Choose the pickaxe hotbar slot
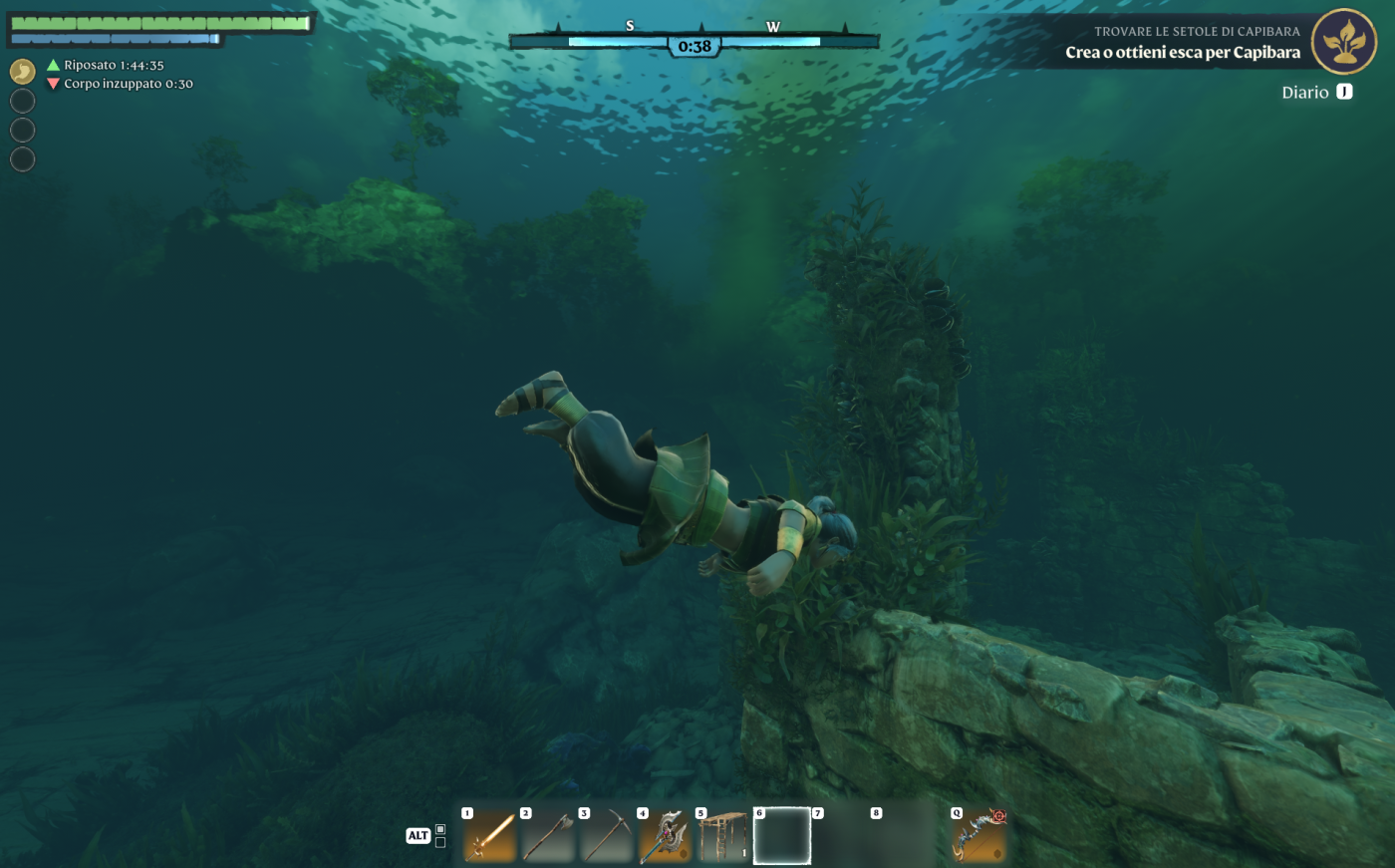 [607, 835]
